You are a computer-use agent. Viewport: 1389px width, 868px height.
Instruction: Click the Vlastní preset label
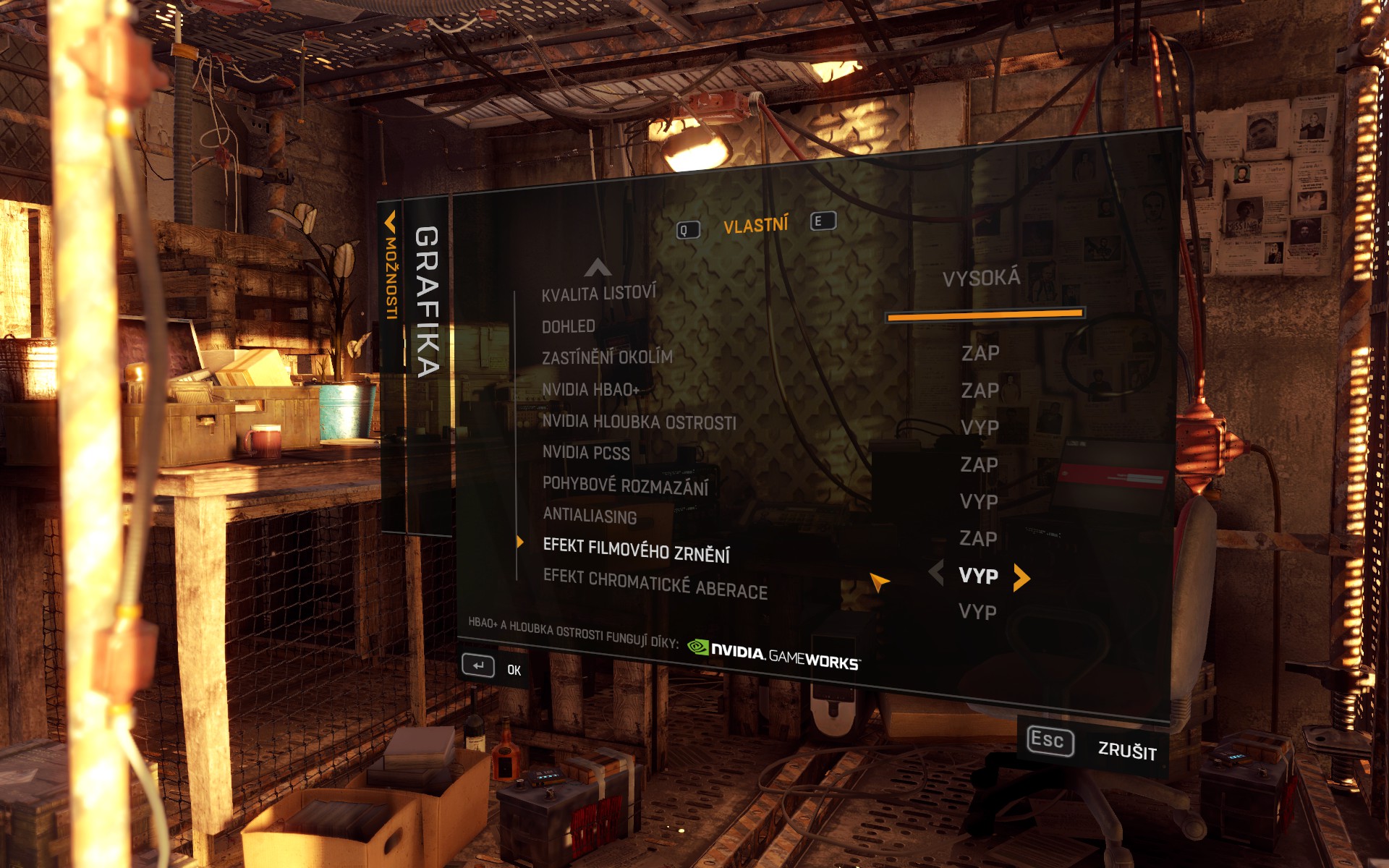[755, 226]
